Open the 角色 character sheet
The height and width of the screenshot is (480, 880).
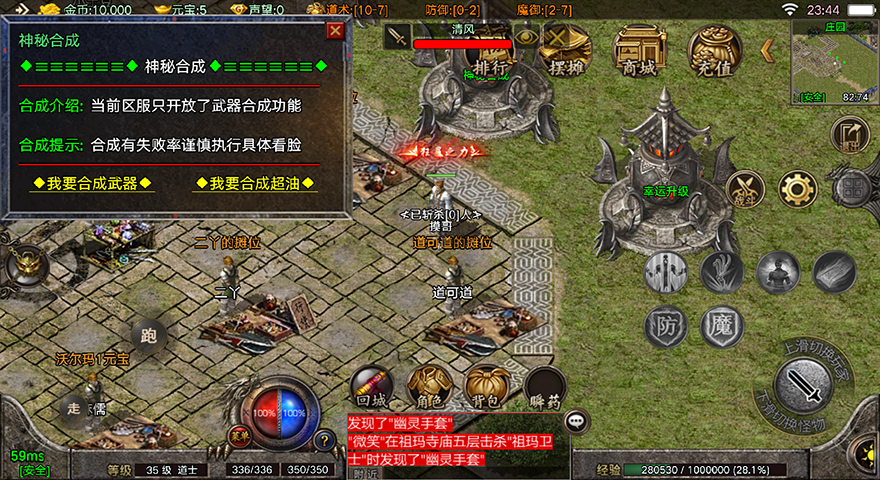click(x=429, y=388)
